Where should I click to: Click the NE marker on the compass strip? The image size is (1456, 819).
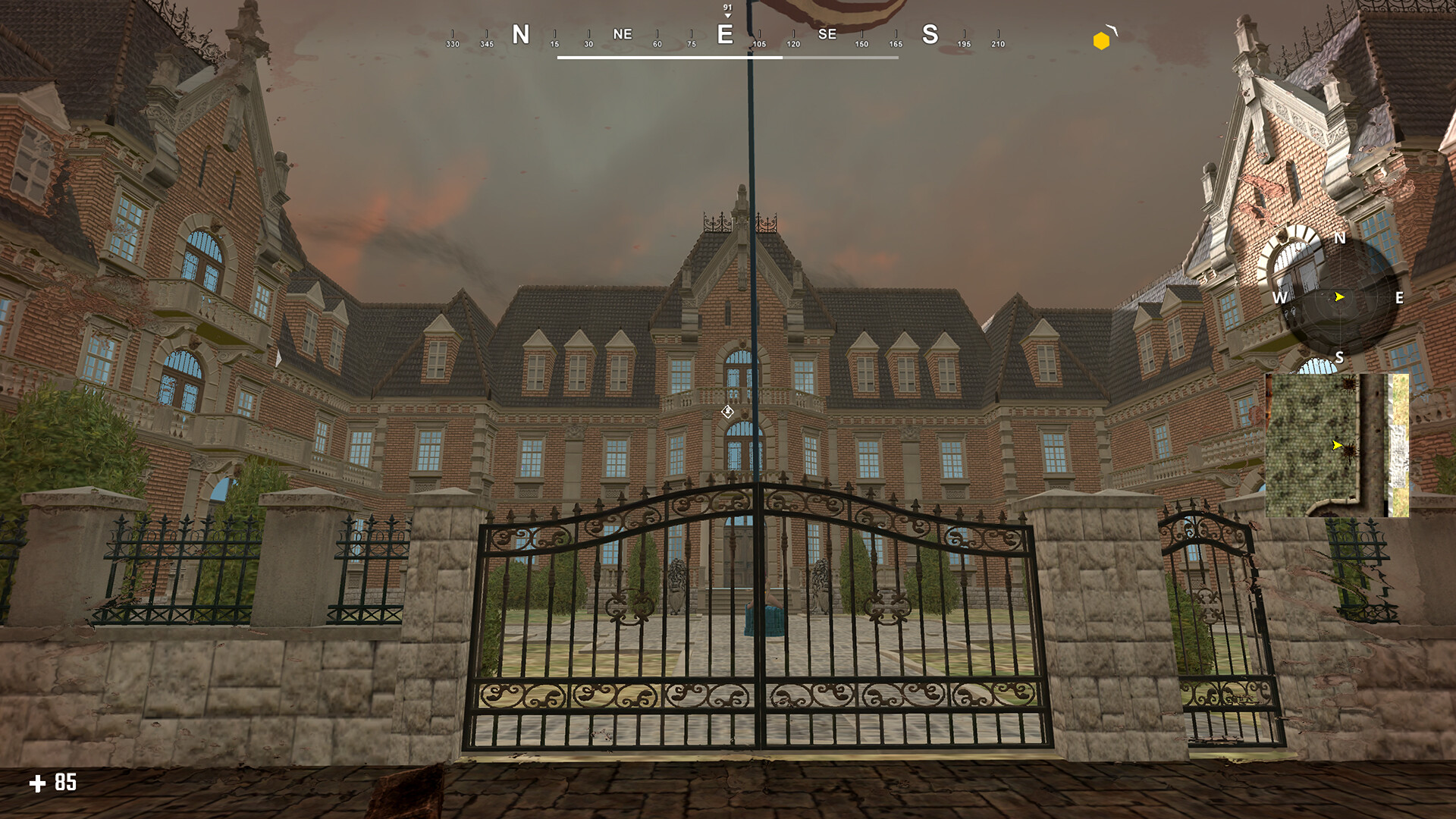click(622, 34)
